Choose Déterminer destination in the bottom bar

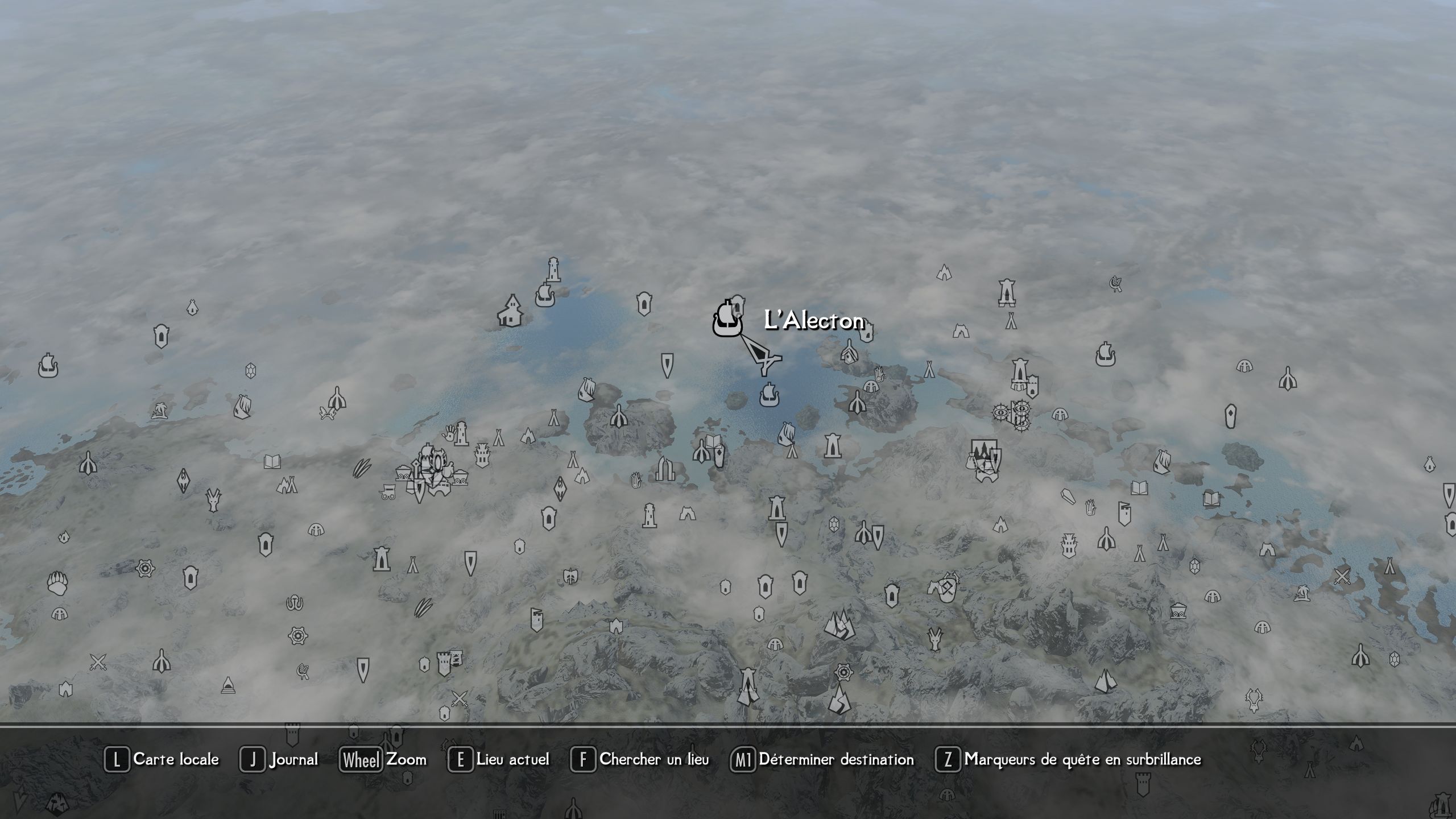(822, 760)
